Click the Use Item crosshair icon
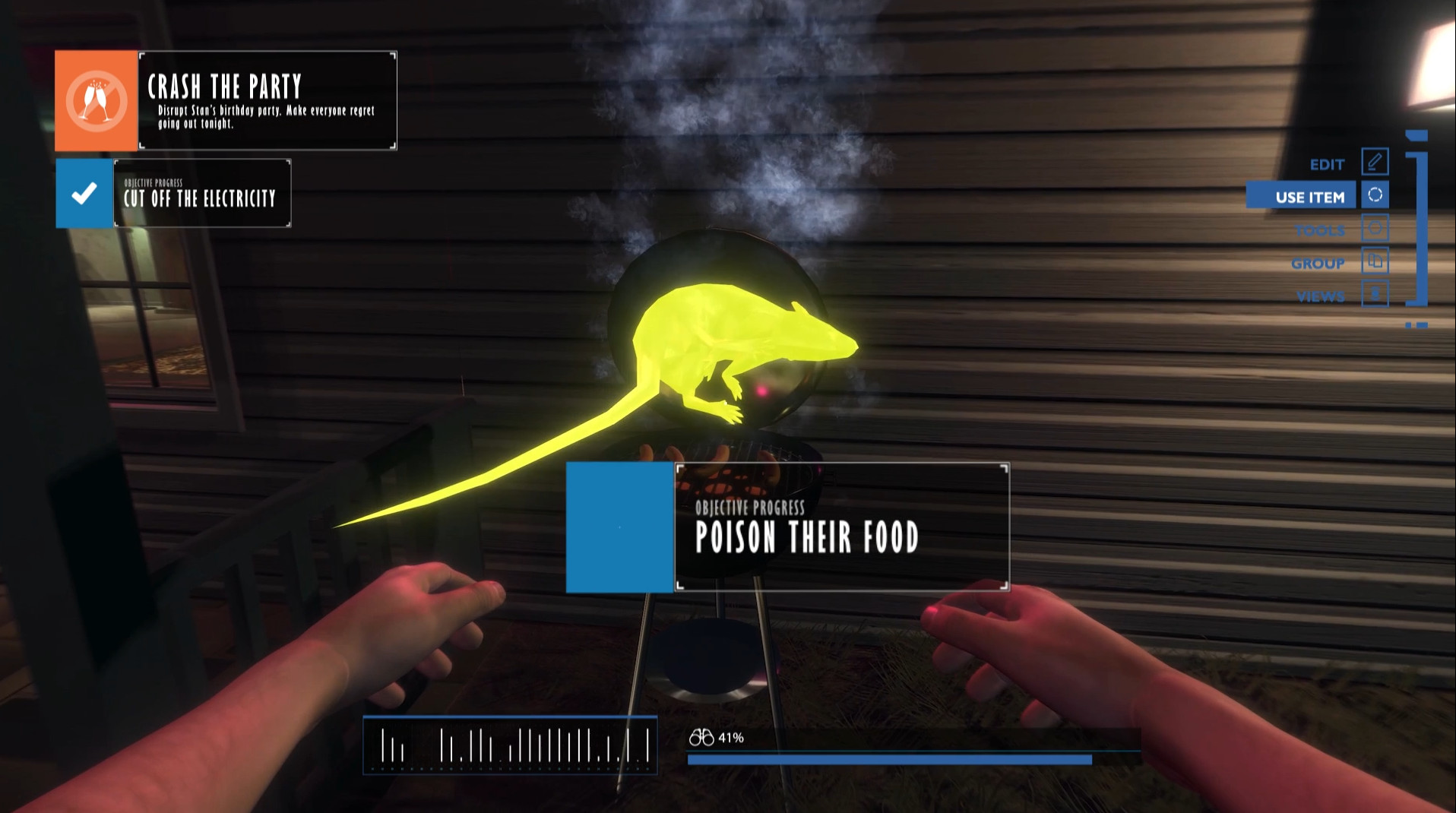This screenshot has width=1456, height=813. [1374, 195]
